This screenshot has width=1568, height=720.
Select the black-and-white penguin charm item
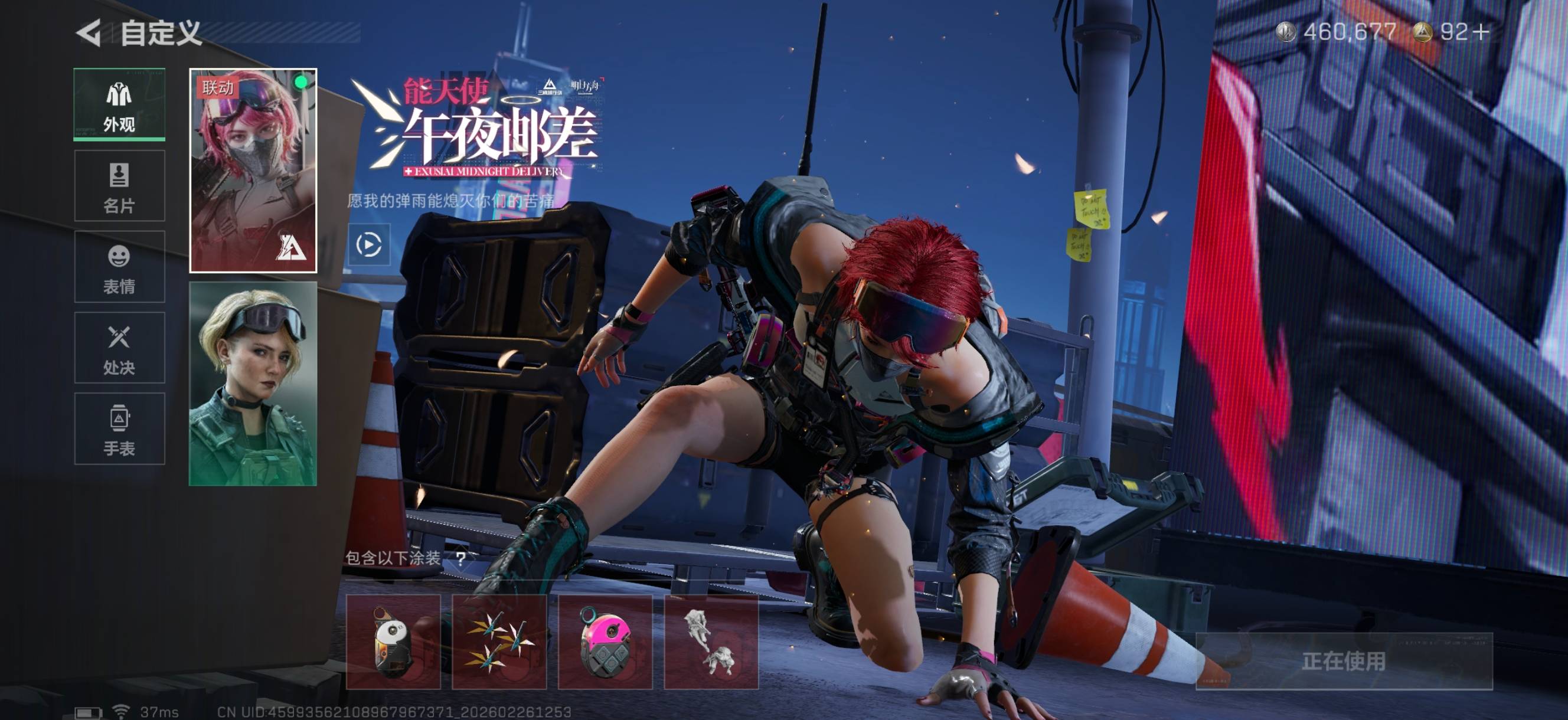(393, 642)
